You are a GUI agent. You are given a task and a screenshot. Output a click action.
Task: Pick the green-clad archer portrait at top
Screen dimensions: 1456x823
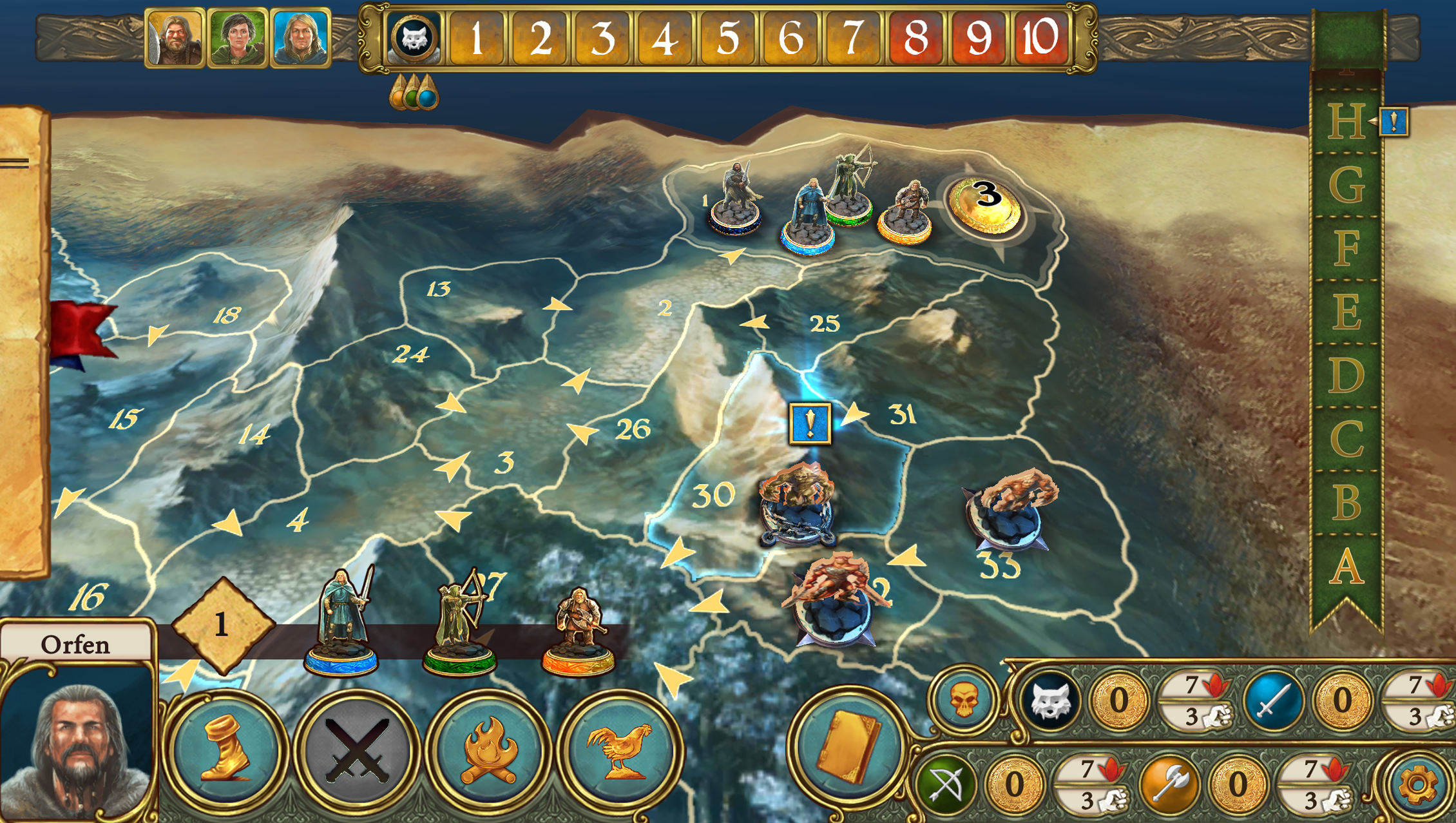click(238, 38)
